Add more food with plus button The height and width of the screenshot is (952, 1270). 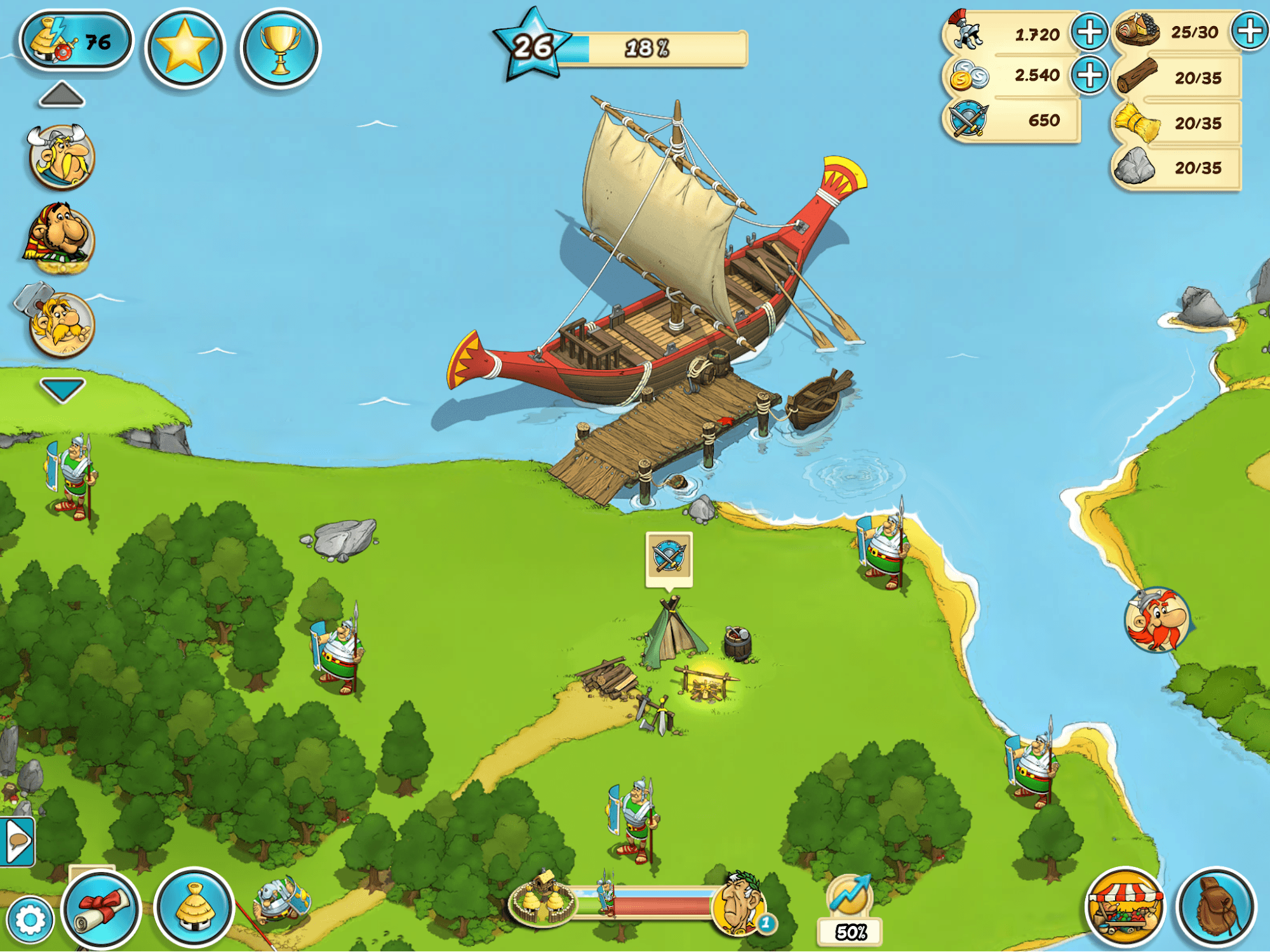1250,32
